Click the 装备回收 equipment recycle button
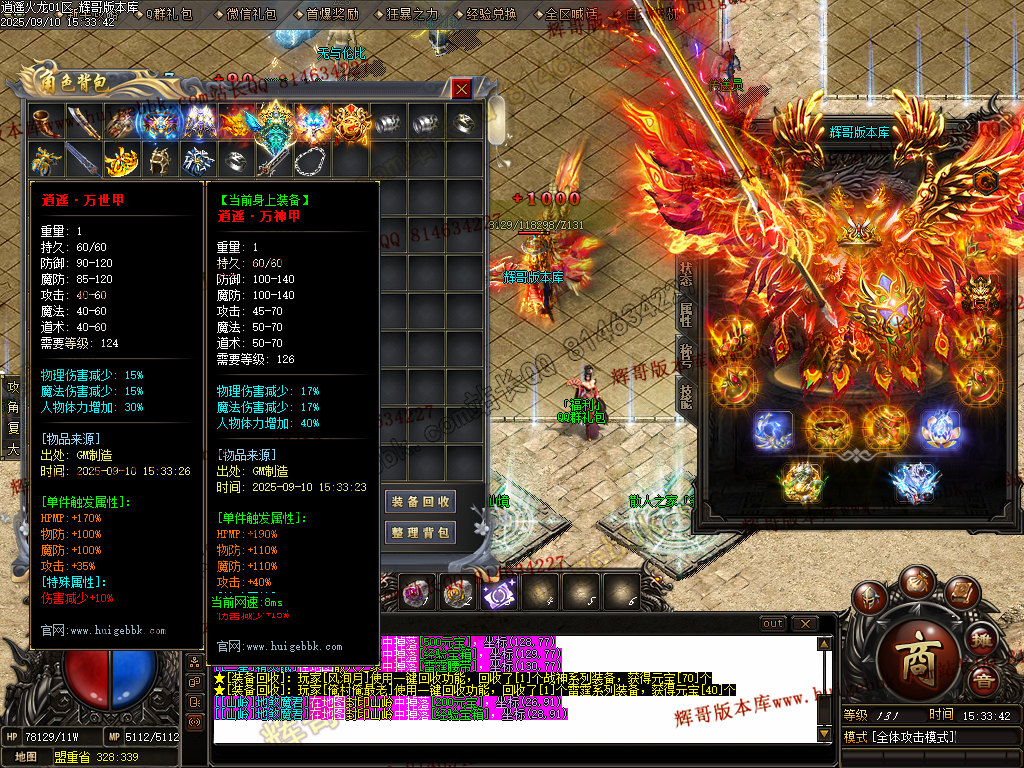Screen dimensions: 1024x768 click(x=420, y=501)
